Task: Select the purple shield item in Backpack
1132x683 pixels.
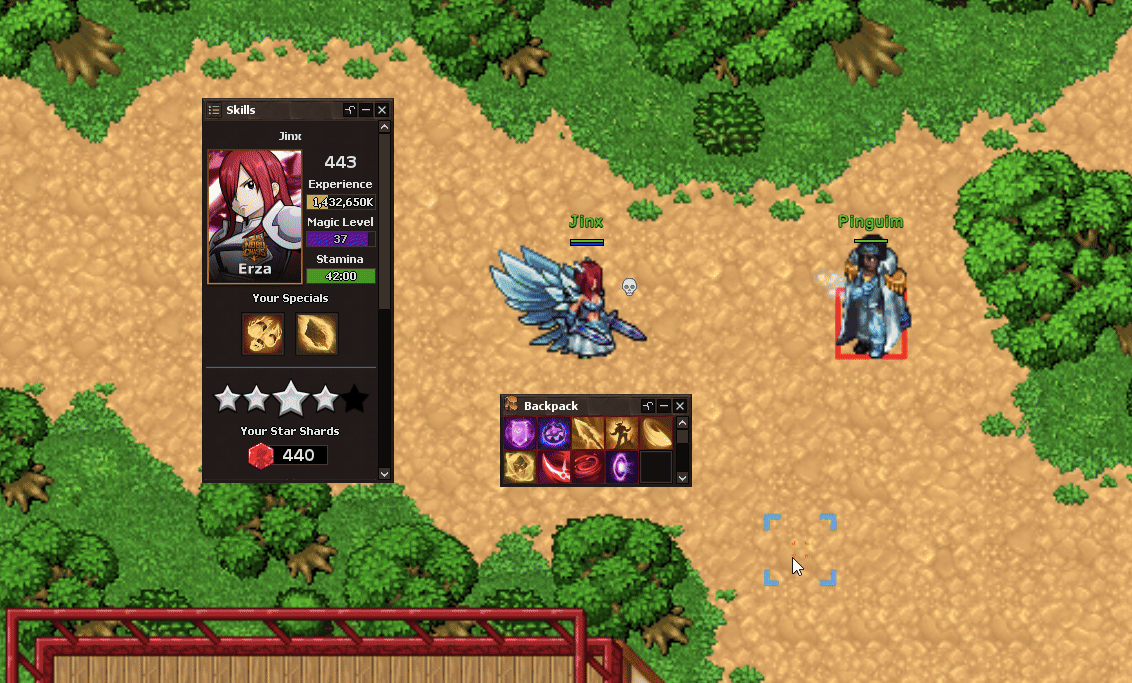Action: click(x=519, y=434)
